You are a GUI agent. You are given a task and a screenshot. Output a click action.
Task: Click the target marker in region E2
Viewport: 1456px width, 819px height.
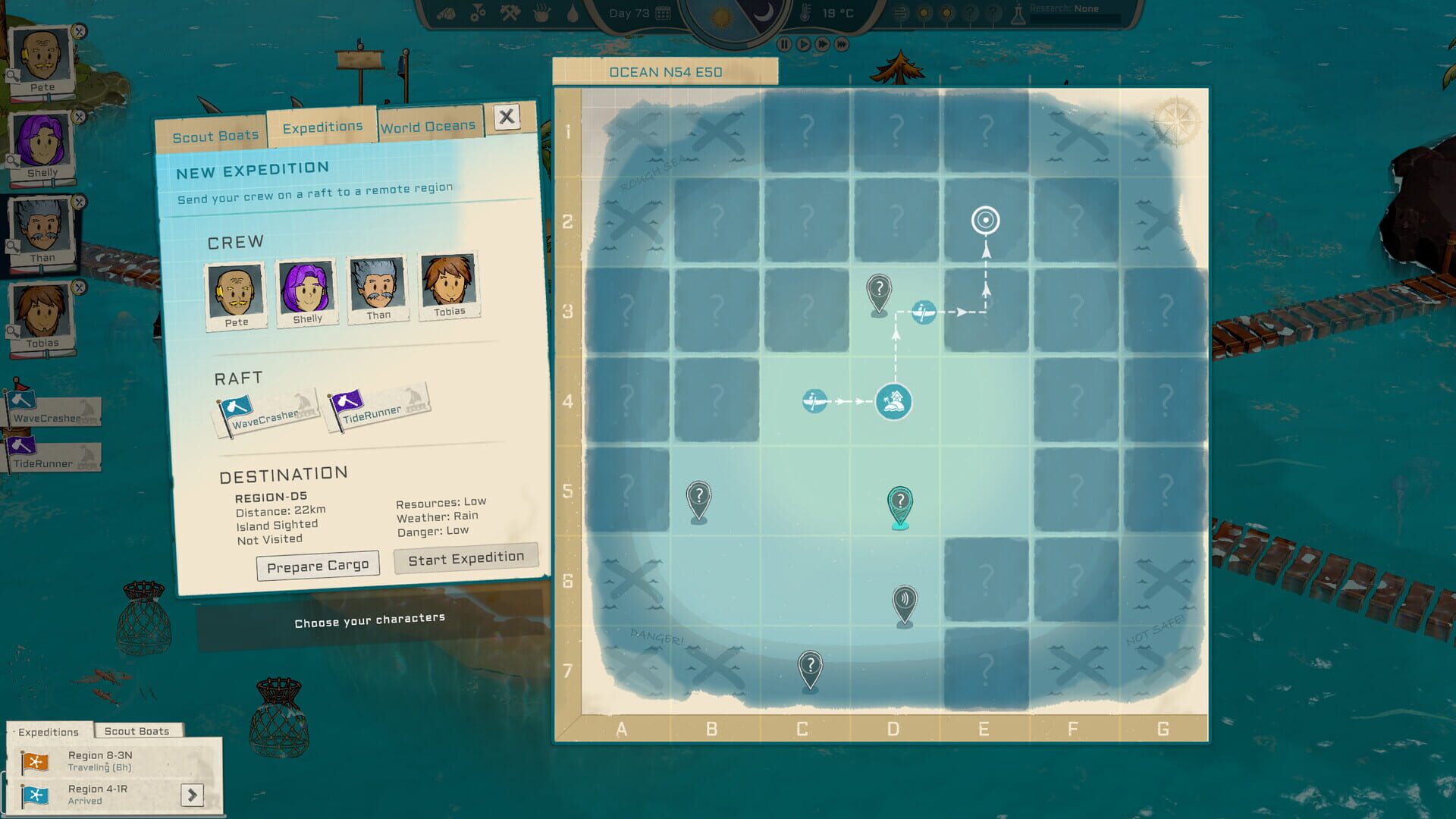point(985,221)
